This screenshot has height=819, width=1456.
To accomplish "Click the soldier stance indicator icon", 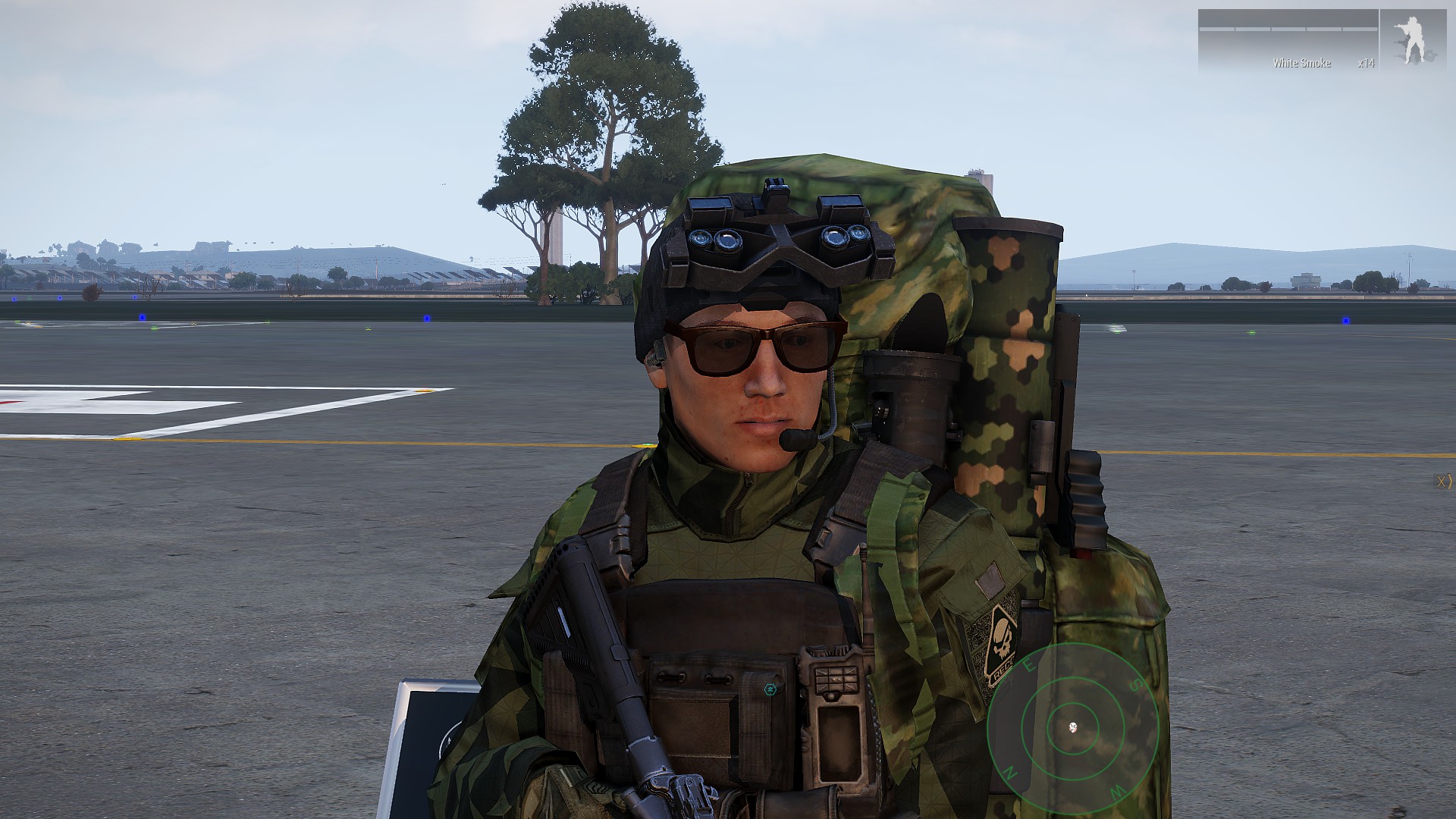I will tap(1412, 41).
